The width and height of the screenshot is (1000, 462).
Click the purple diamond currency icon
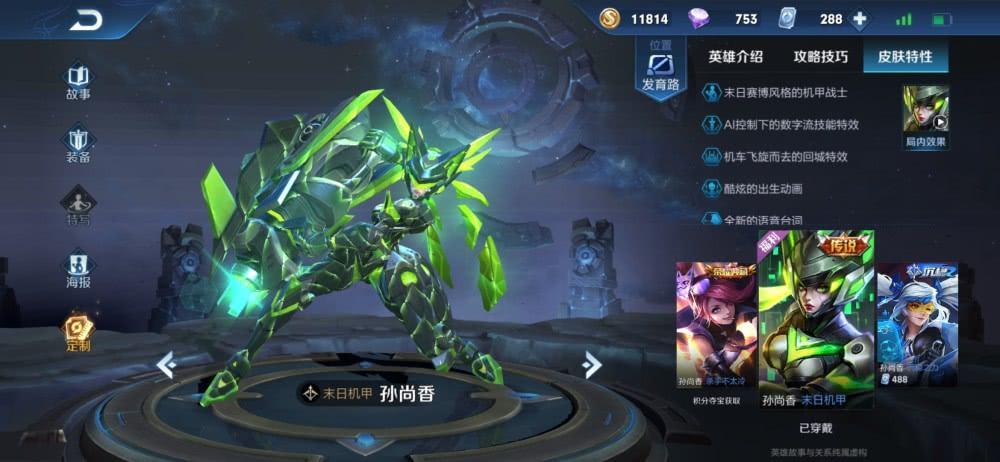click(x=697, y=18)
